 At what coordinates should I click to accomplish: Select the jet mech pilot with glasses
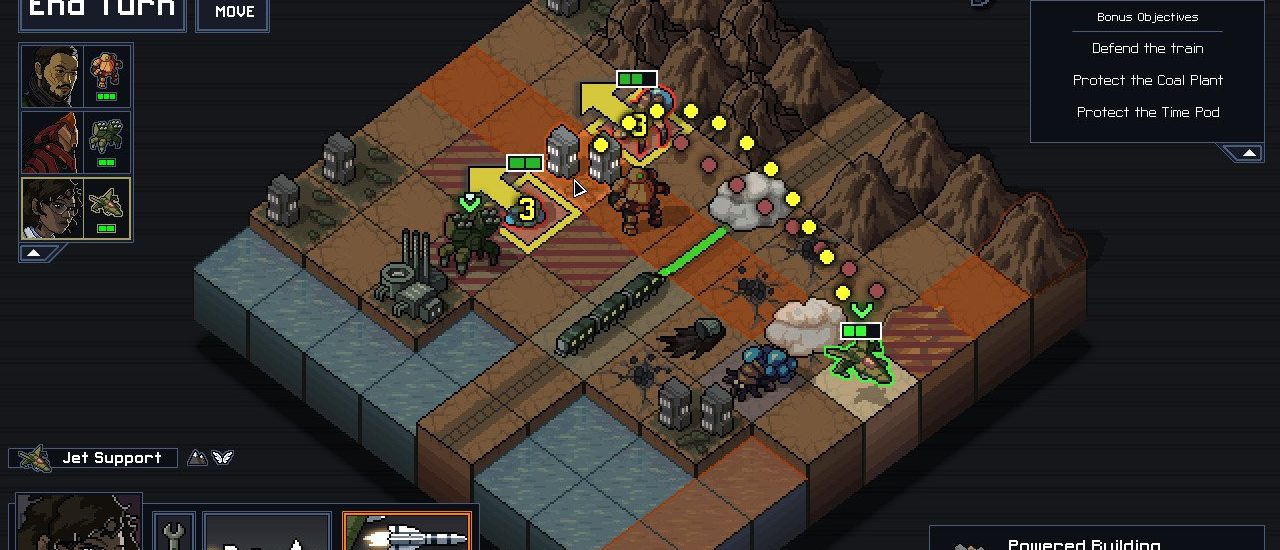click(52, 208)
